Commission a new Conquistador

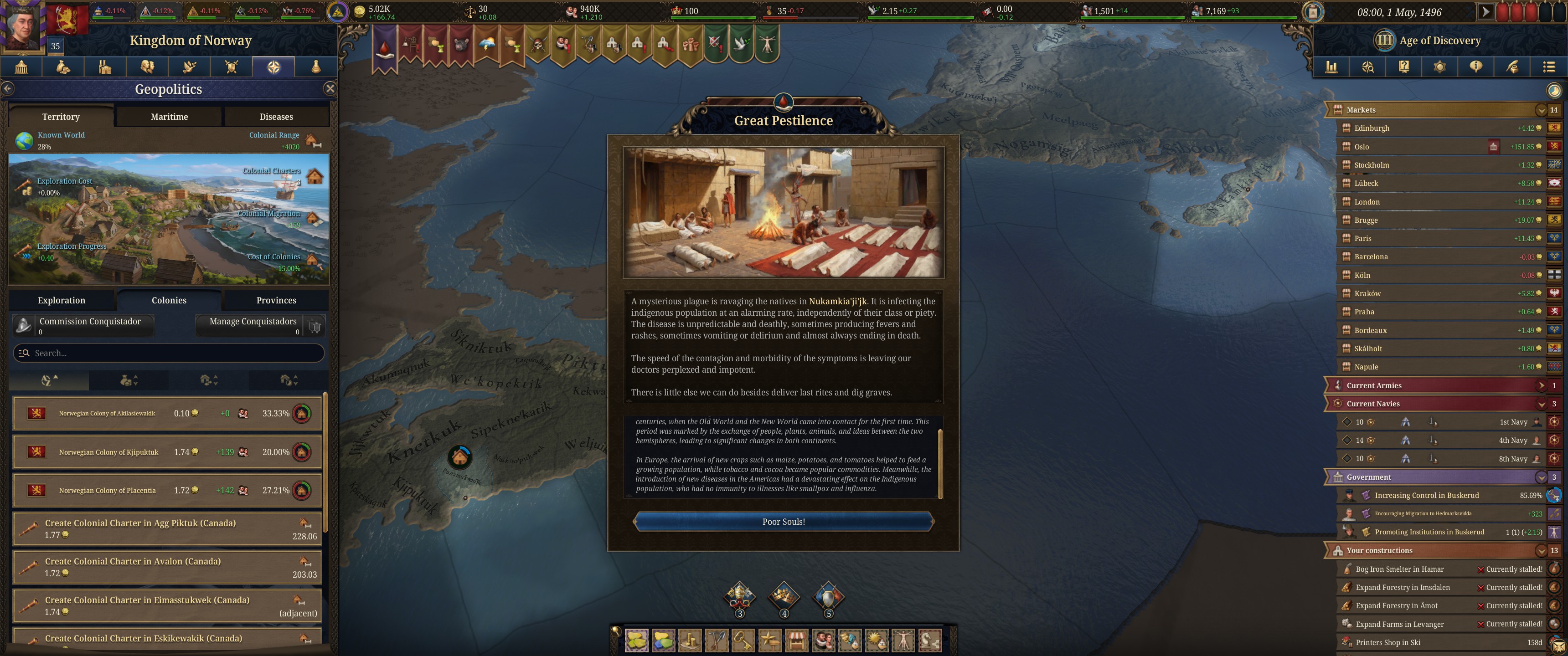pyautogui.click(x=83, y=325)
